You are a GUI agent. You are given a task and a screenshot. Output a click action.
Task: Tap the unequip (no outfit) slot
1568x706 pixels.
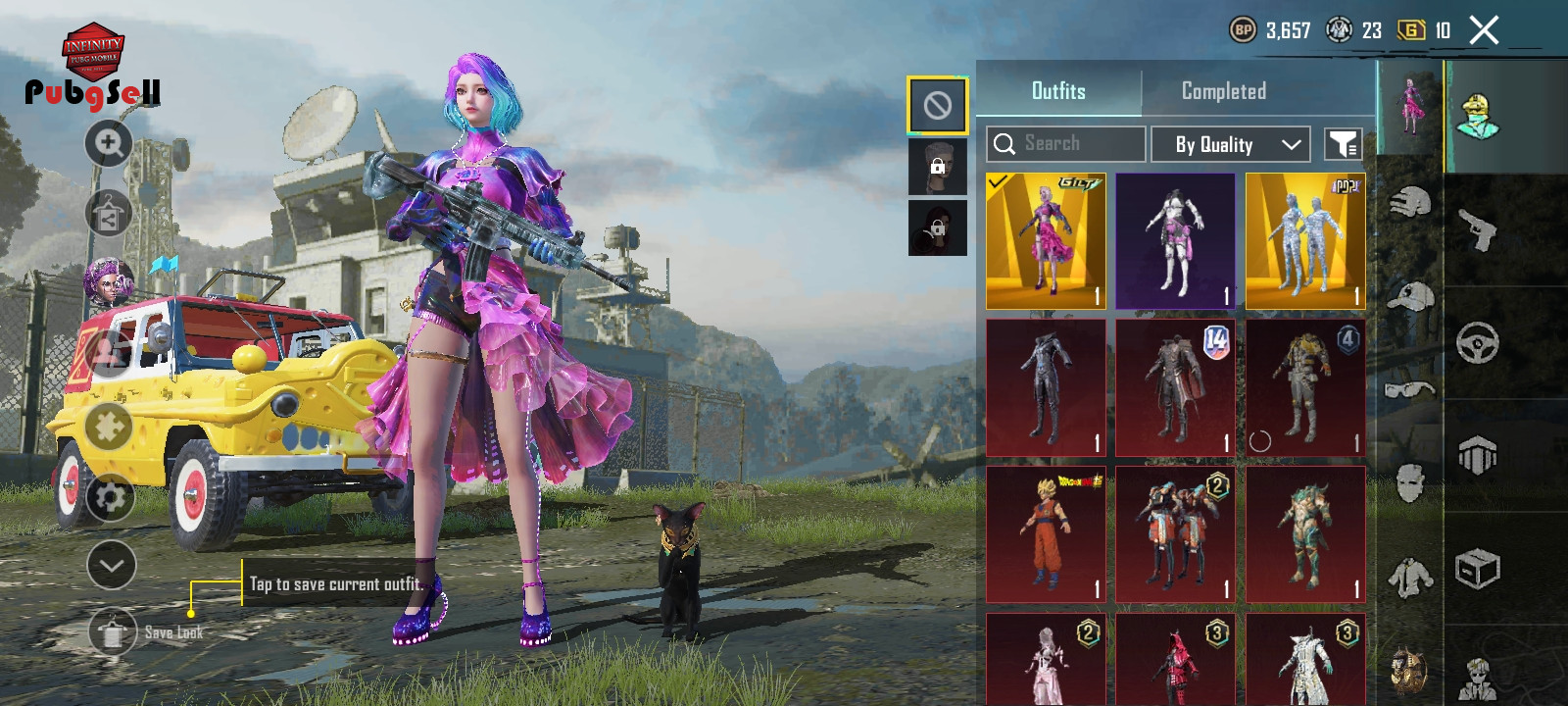click(x=937, y=105)
